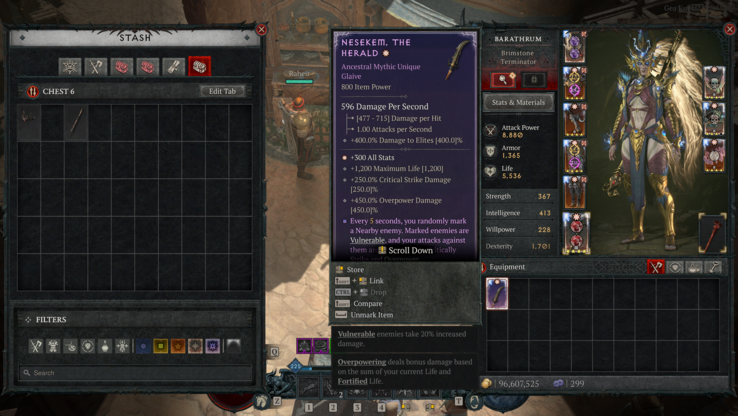Select Unmark Item in the context menu
Screen dimensions: 738x416
pos(371,315)
